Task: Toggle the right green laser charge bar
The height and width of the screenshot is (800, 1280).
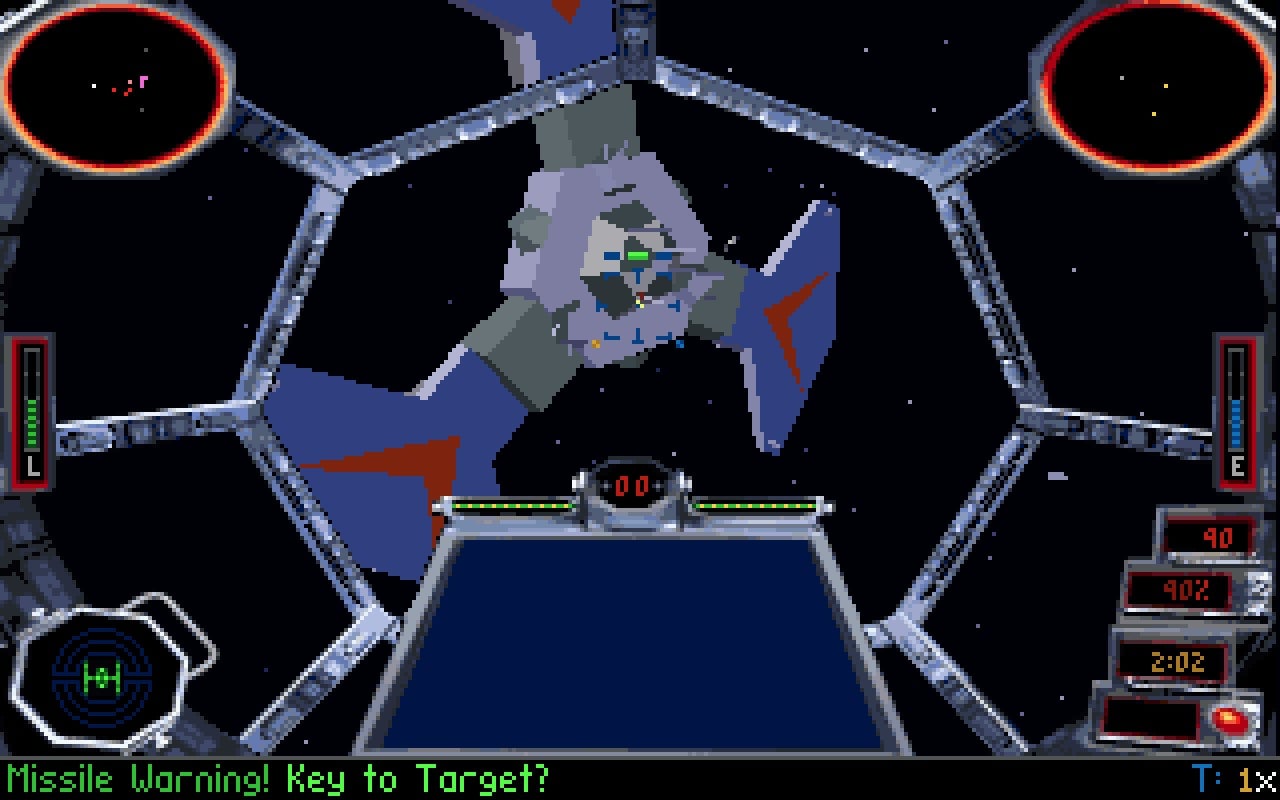Action: pos(755,505)
